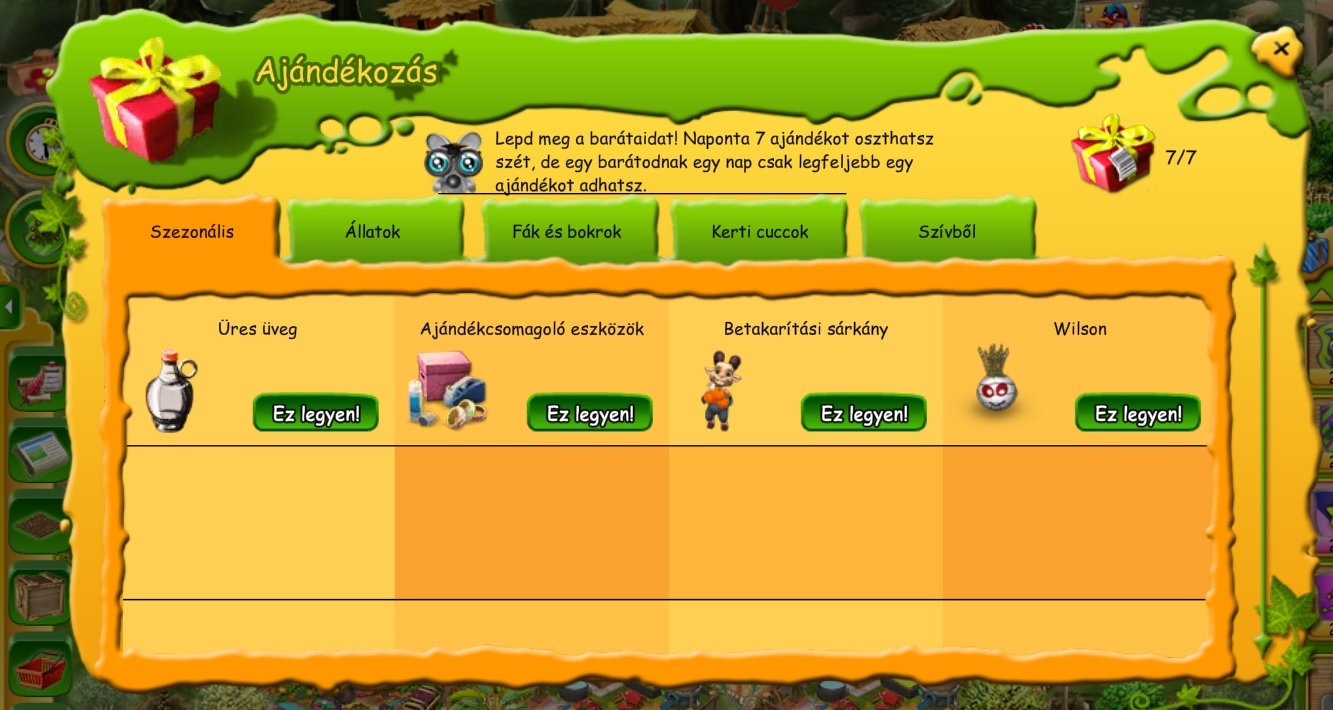Viewport: 1333px width, 710px height.
Task: Open the Állatok tab
Action: 373,232
